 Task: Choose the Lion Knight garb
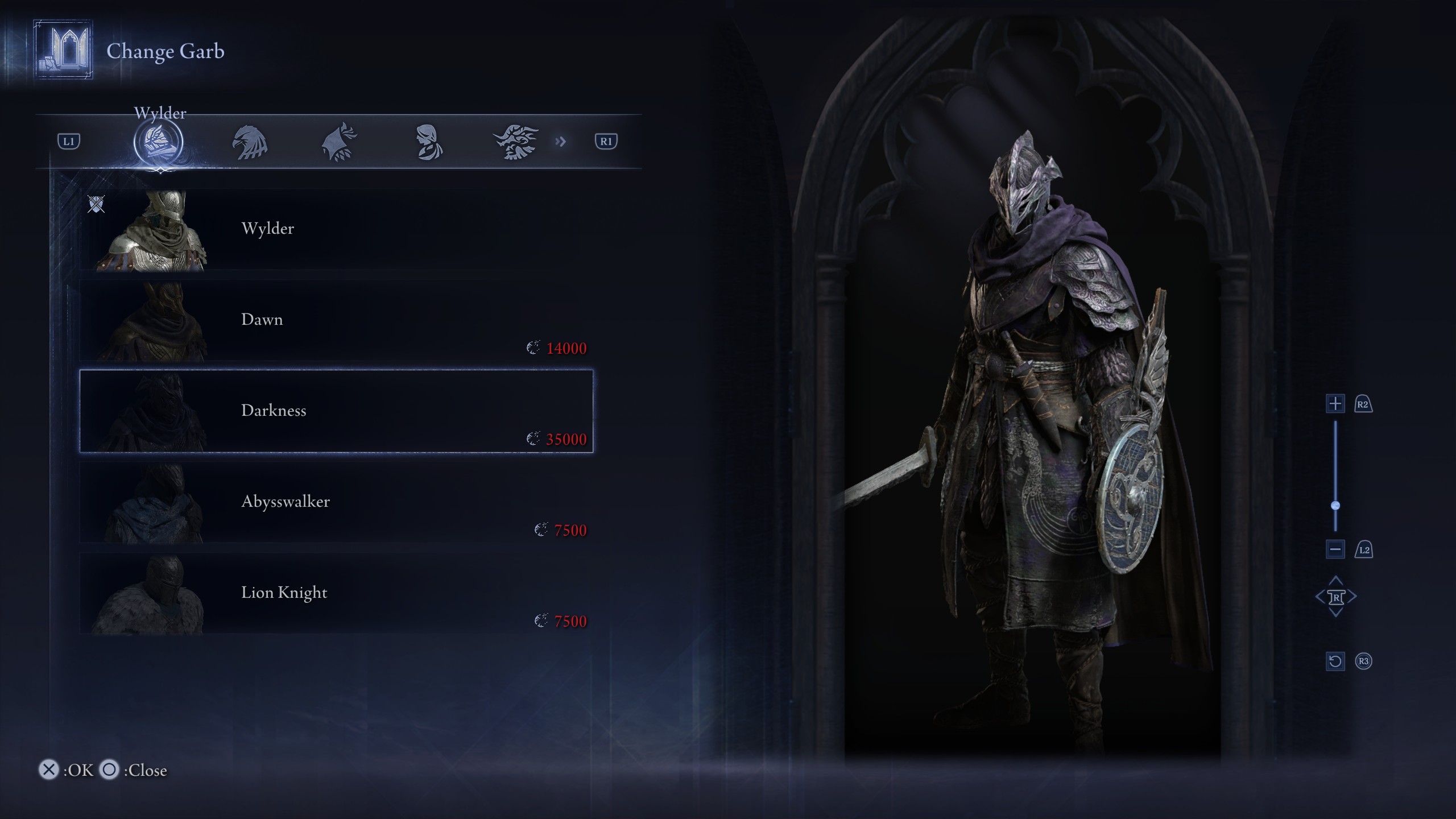pyautogui.click(x=336, y=593)
